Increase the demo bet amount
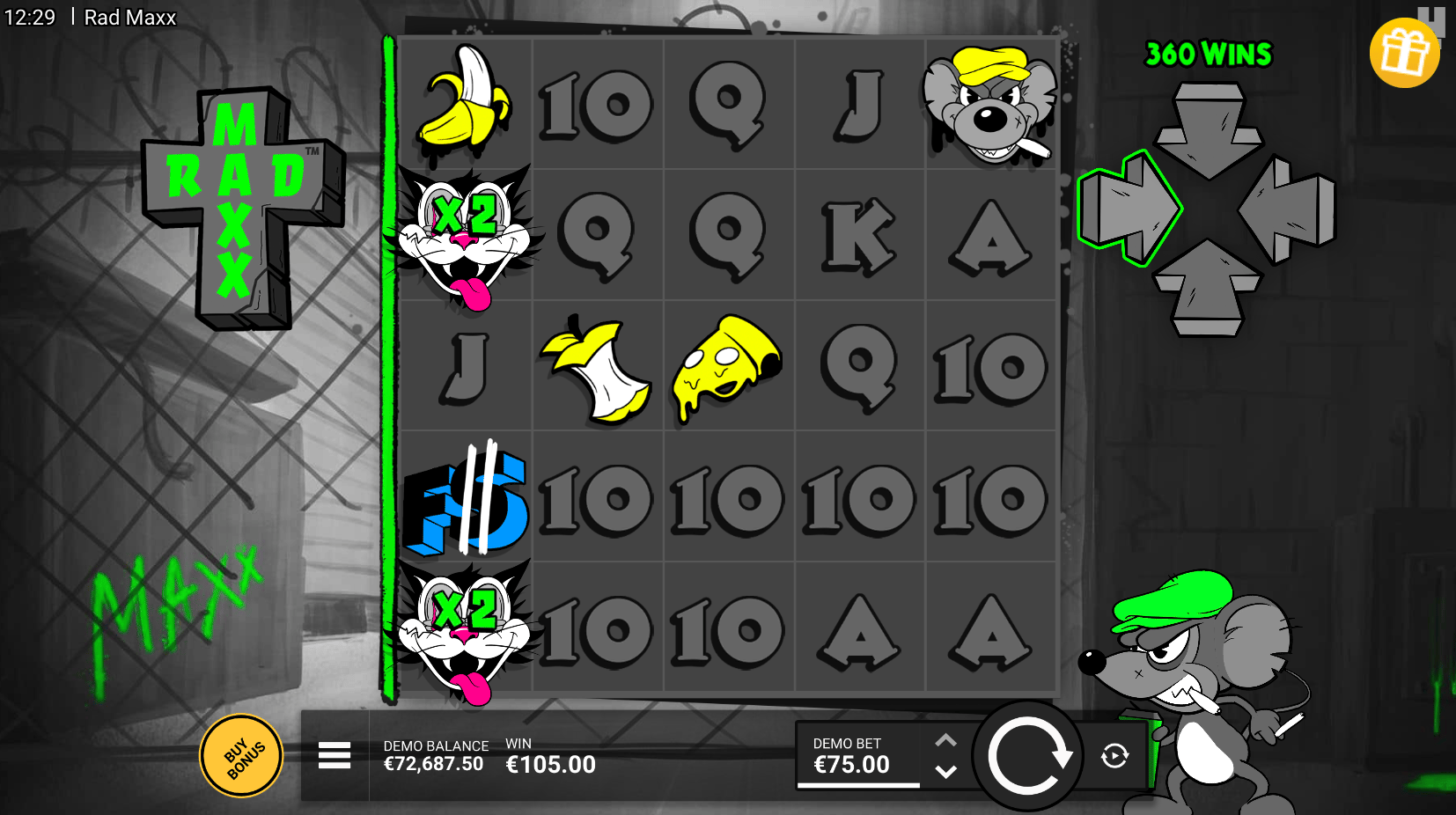This screenshot has height=815, width=1456. 945,740
